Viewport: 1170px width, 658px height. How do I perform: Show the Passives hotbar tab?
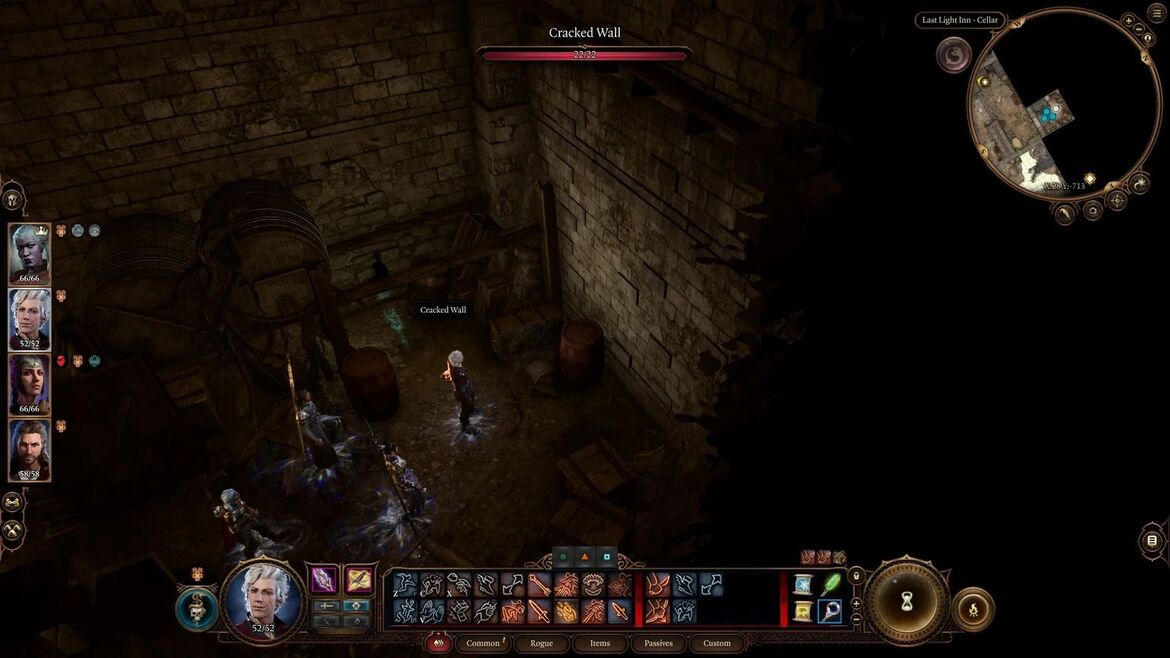[x=658, y=643]
